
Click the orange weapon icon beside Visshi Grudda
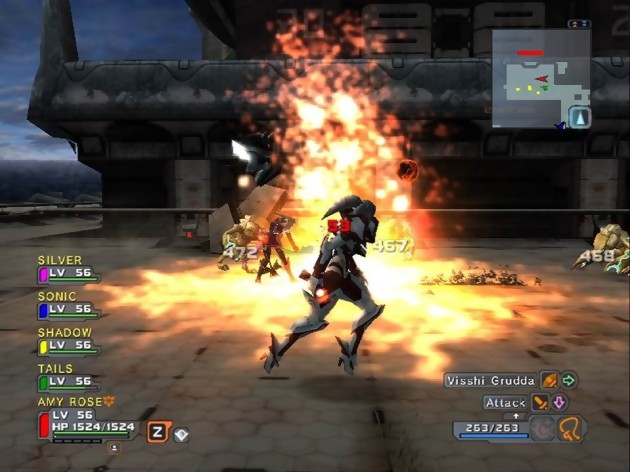tap(549, 381)
